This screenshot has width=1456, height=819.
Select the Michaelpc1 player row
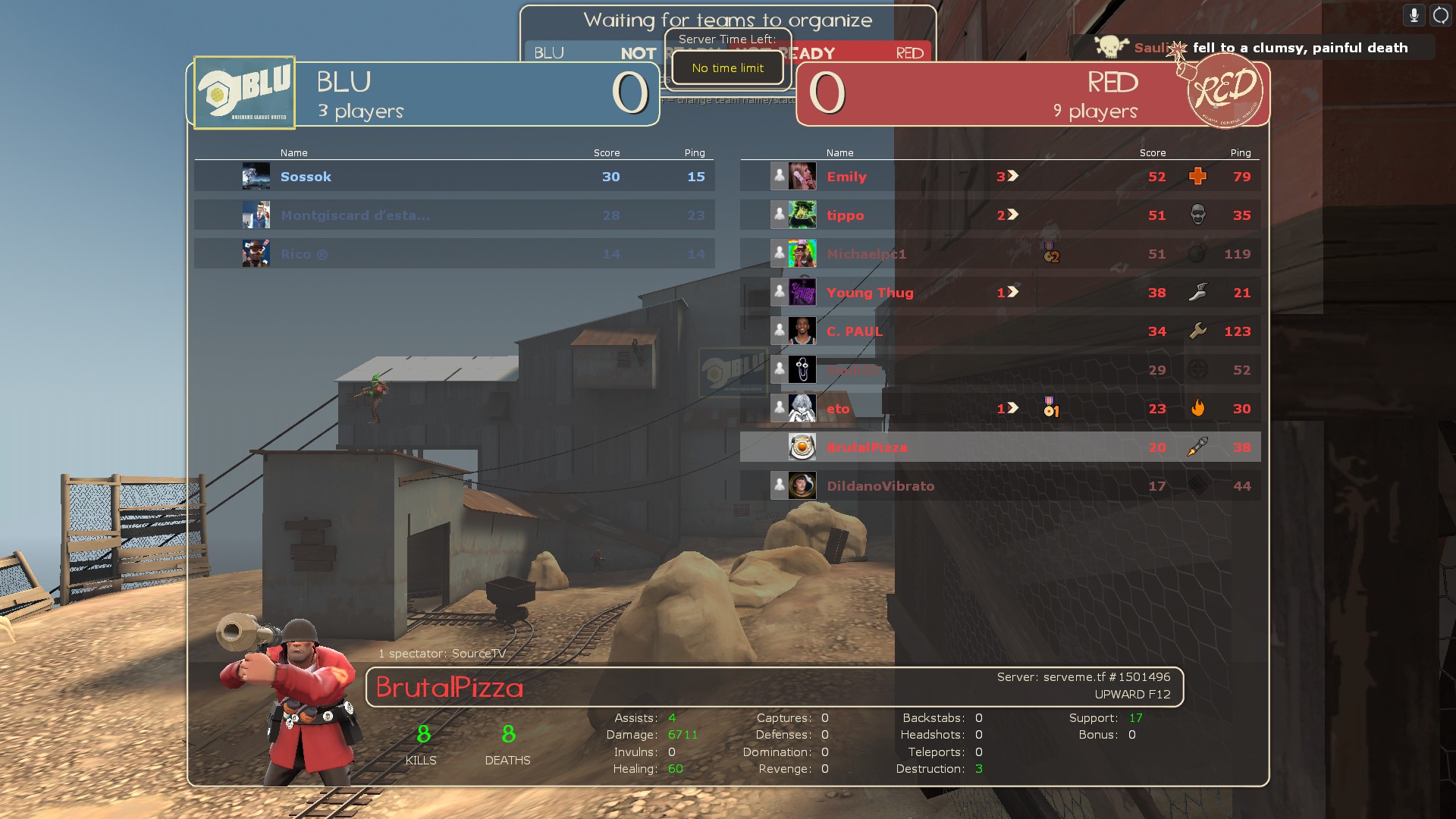[x=1001, y=254]
